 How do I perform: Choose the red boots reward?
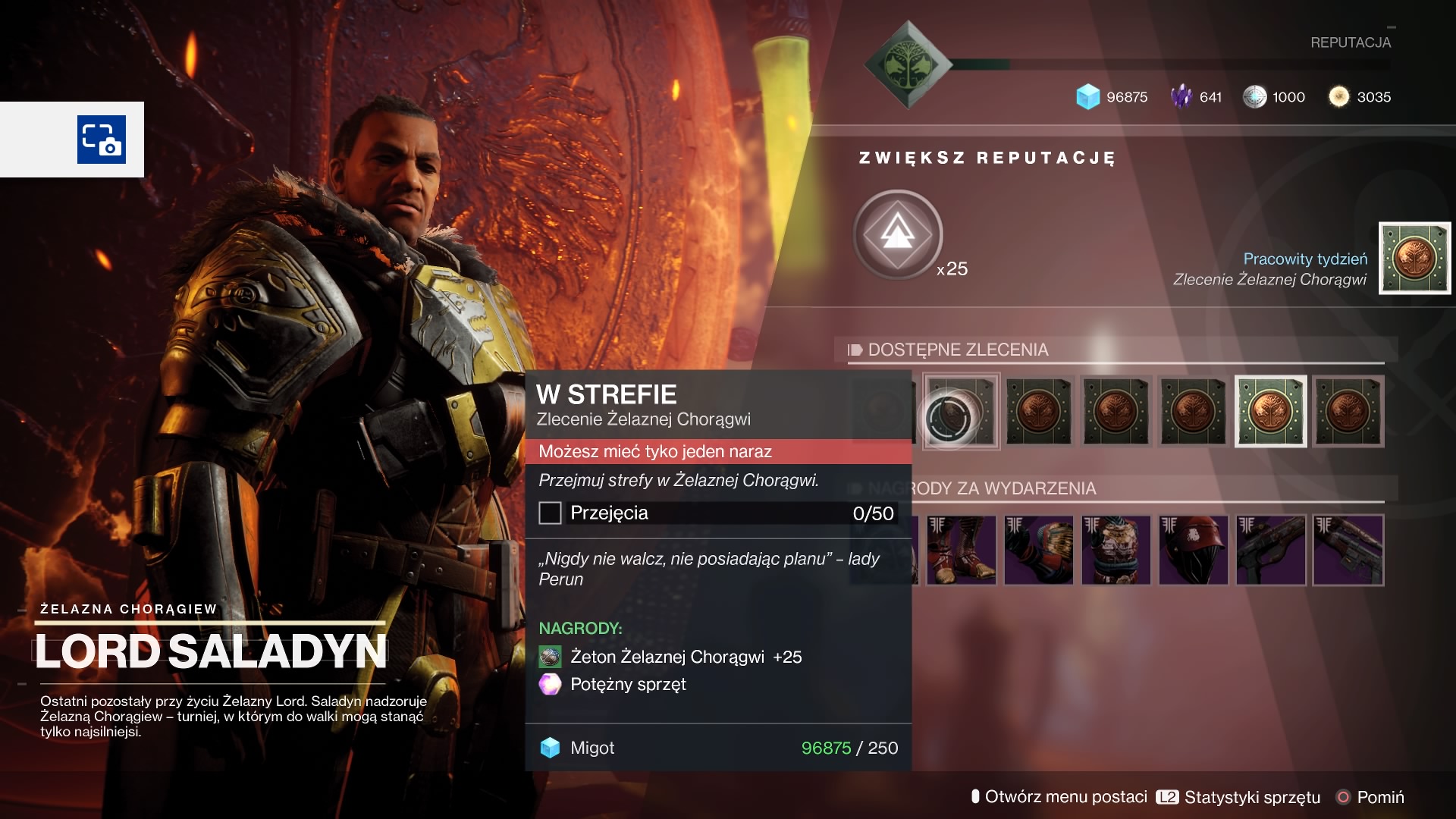(961, 550)
